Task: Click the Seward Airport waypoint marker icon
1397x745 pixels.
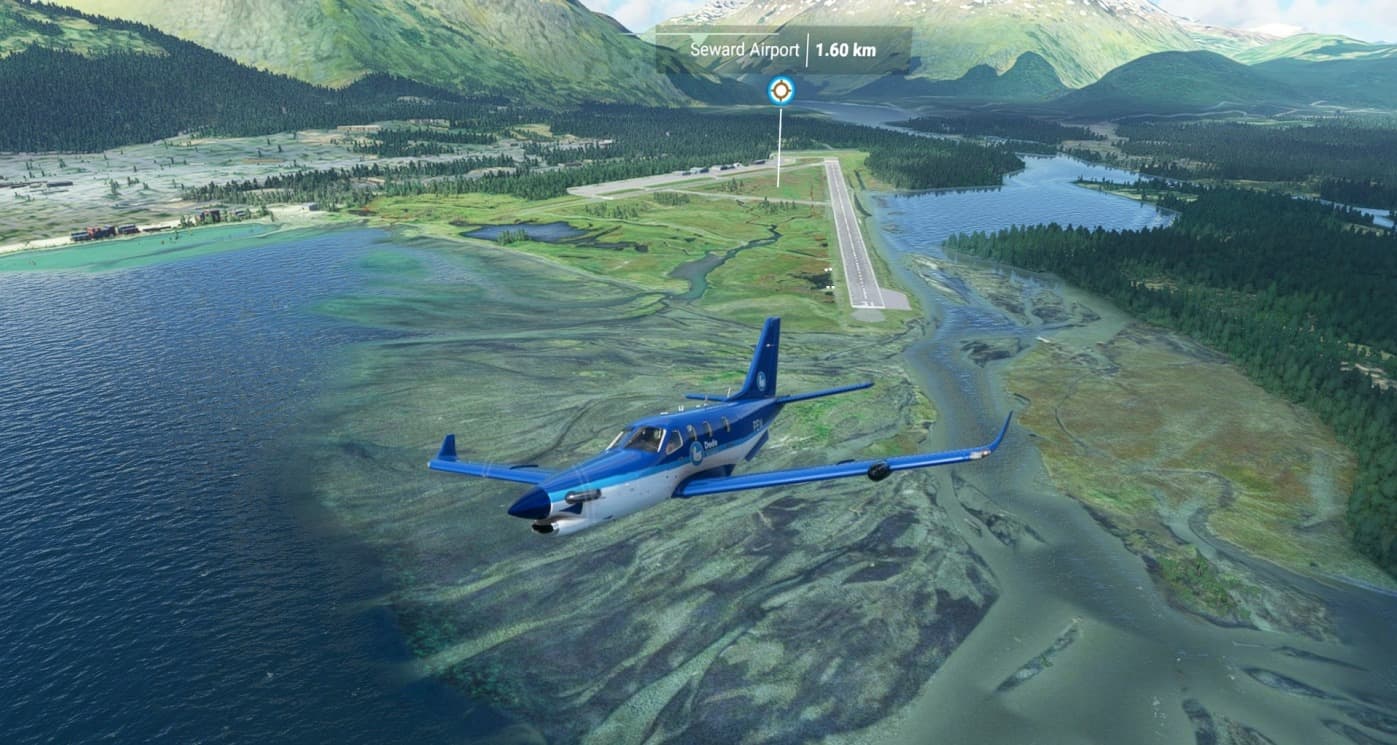Action: (781, 91)
